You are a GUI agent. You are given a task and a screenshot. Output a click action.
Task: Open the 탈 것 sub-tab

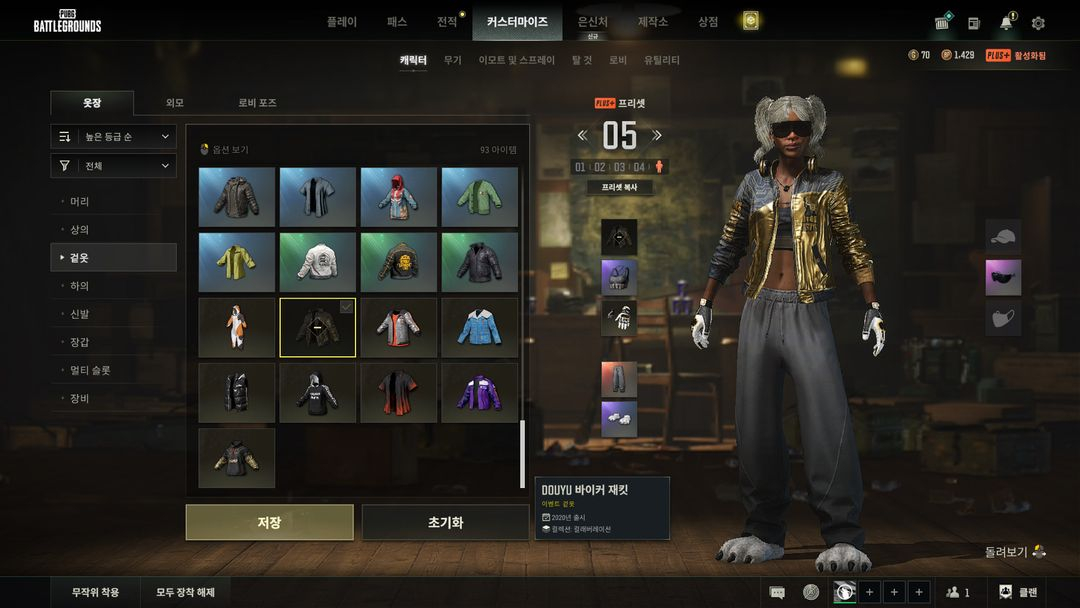pyautogui.click(x=582, y=60)
